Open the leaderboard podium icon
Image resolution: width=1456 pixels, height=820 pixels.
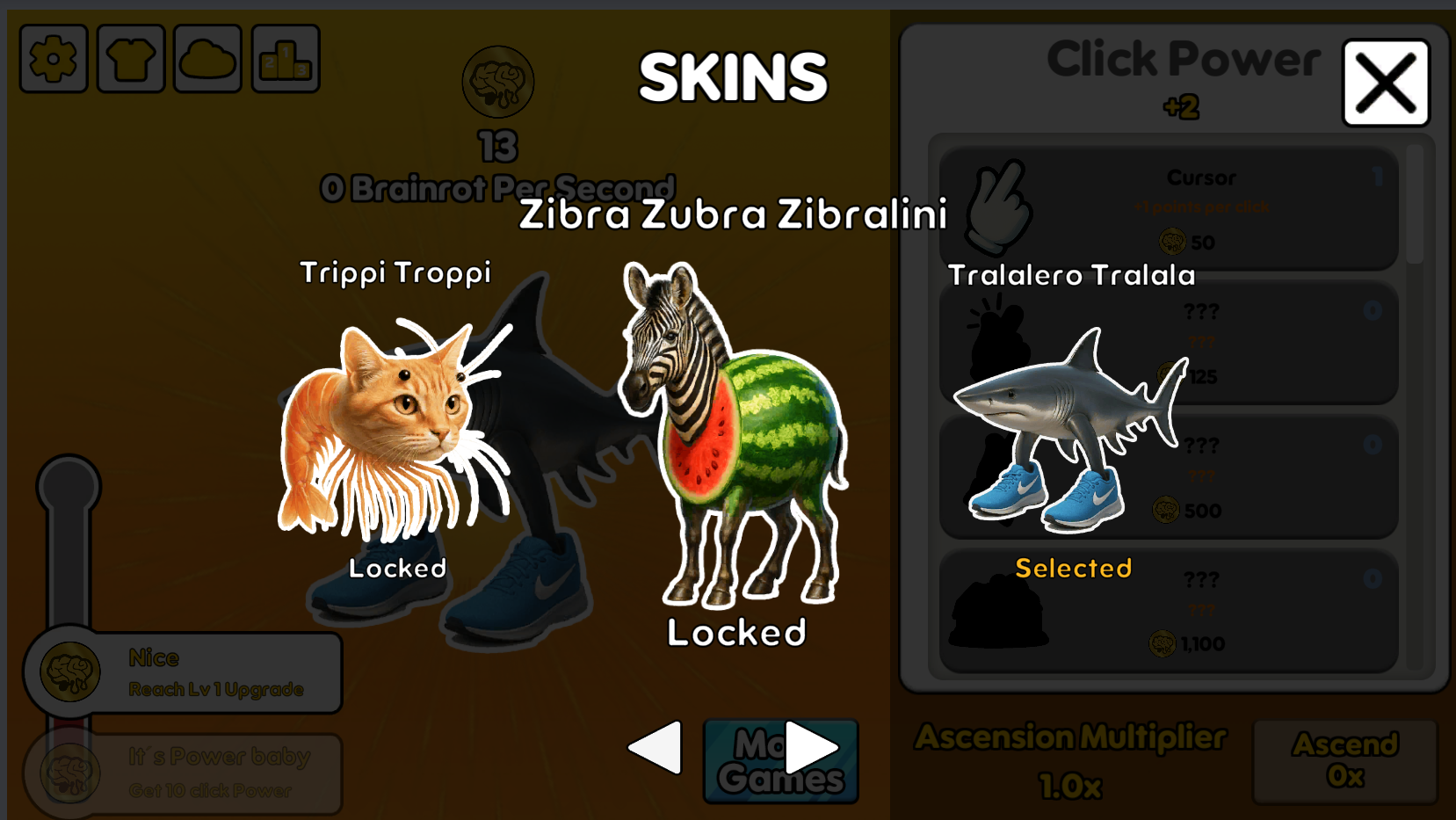[x=284, y=58]
